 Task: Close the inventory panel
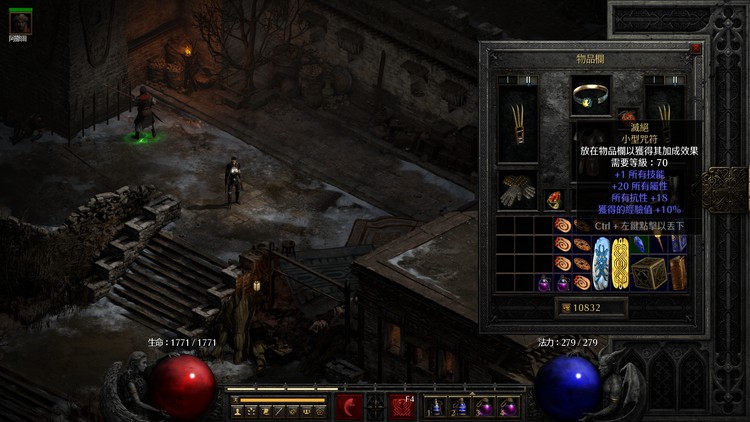[x=696, y=48]
